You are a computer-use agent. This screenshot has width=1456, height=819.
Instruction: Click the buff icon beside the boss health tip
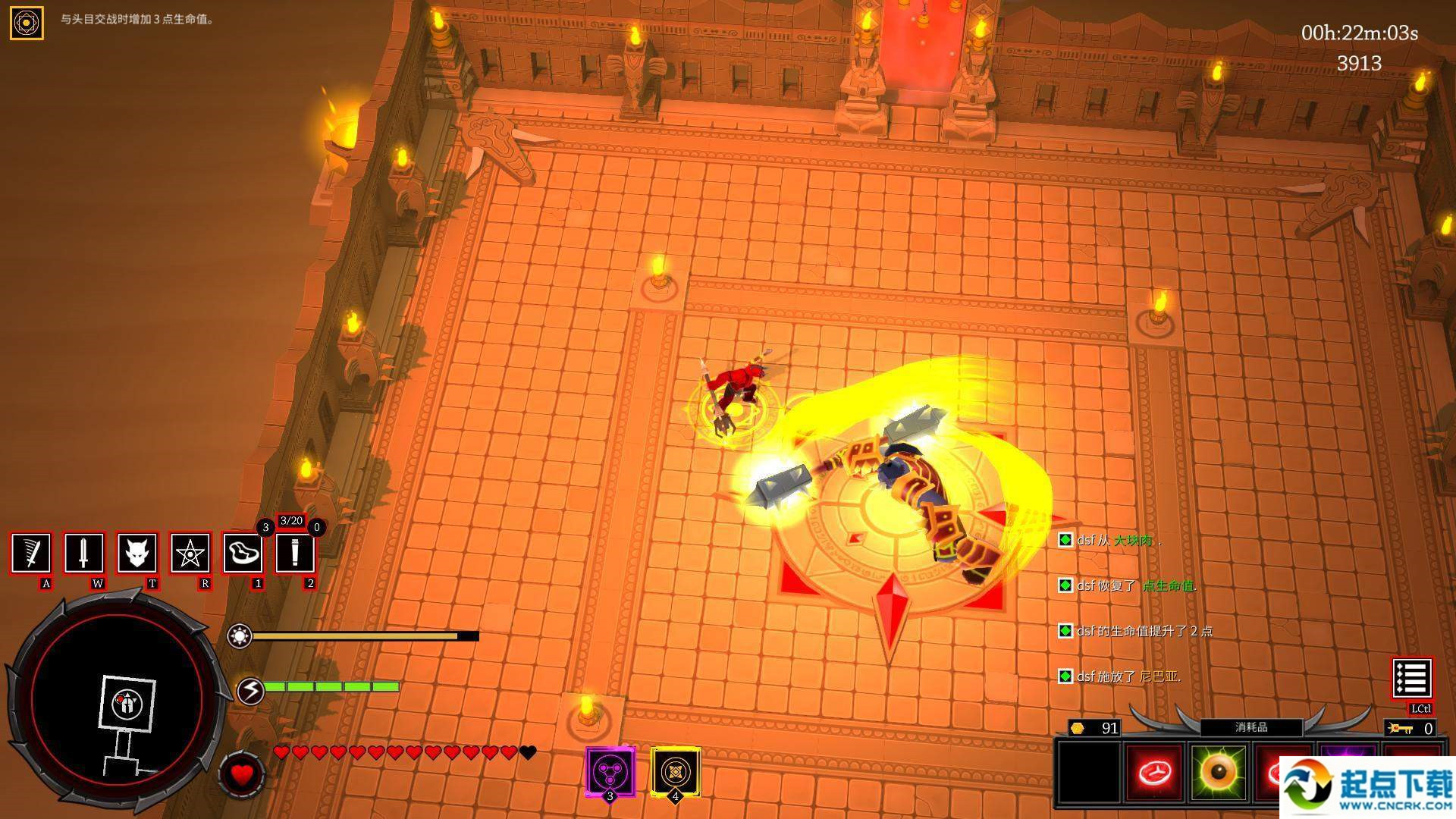click(x=27, y=23)
